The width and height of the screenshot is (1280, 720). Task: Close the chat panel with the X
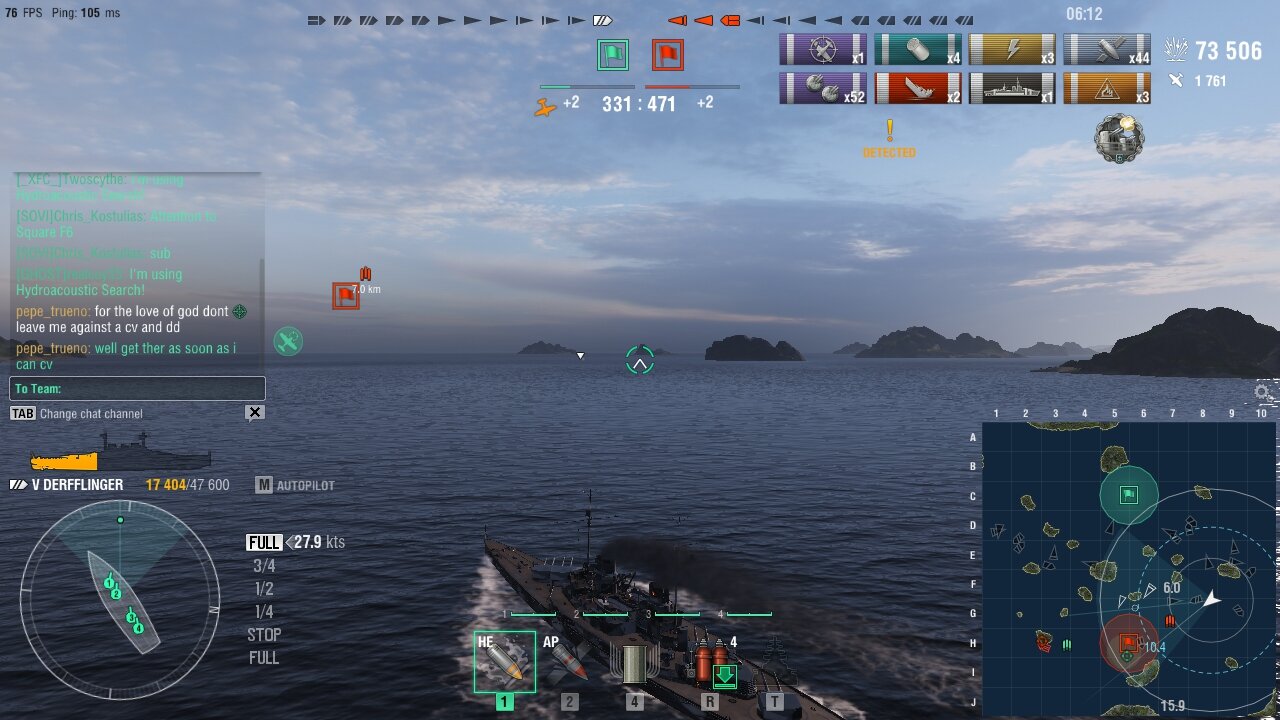tap(255, 412)
